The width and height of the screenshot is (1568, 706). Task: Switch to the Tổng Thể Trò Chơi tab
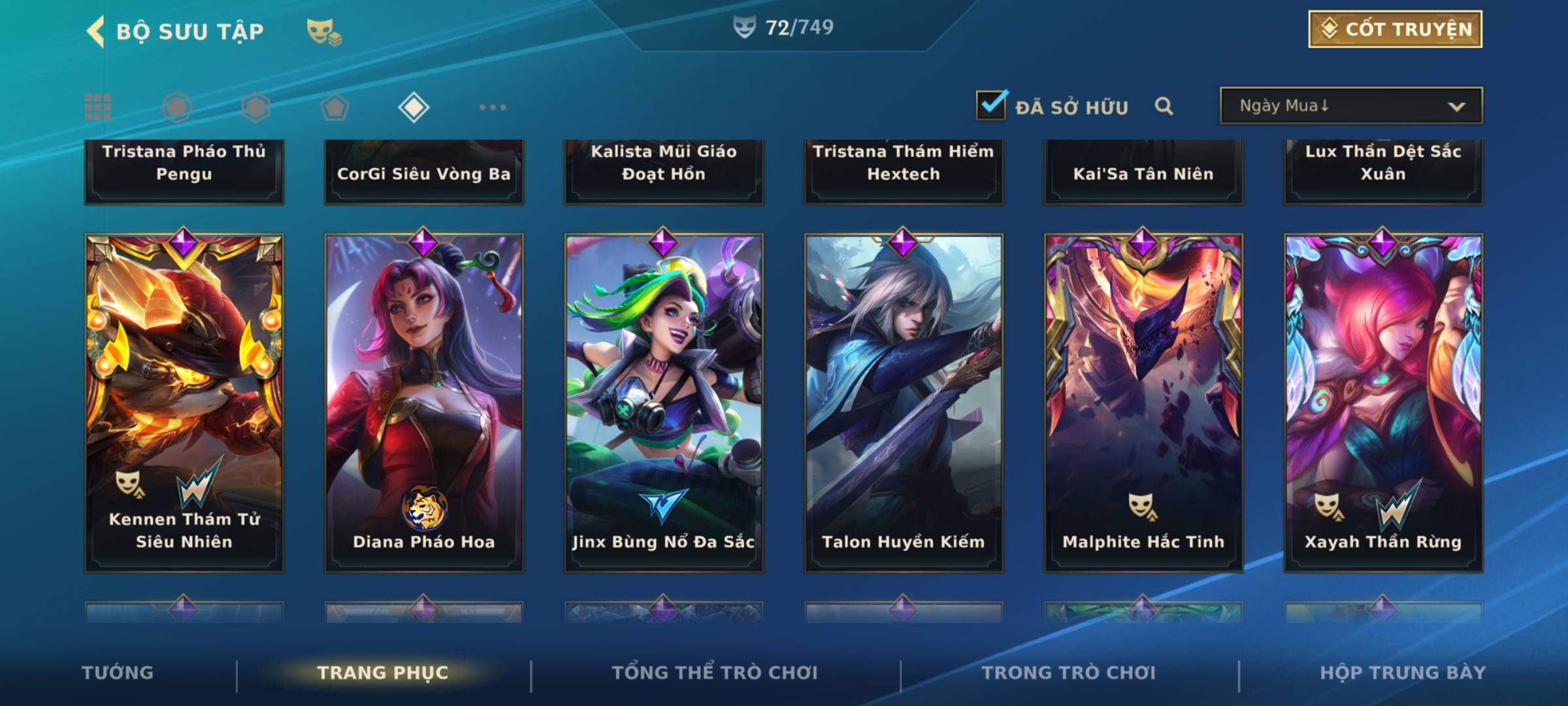715,673
